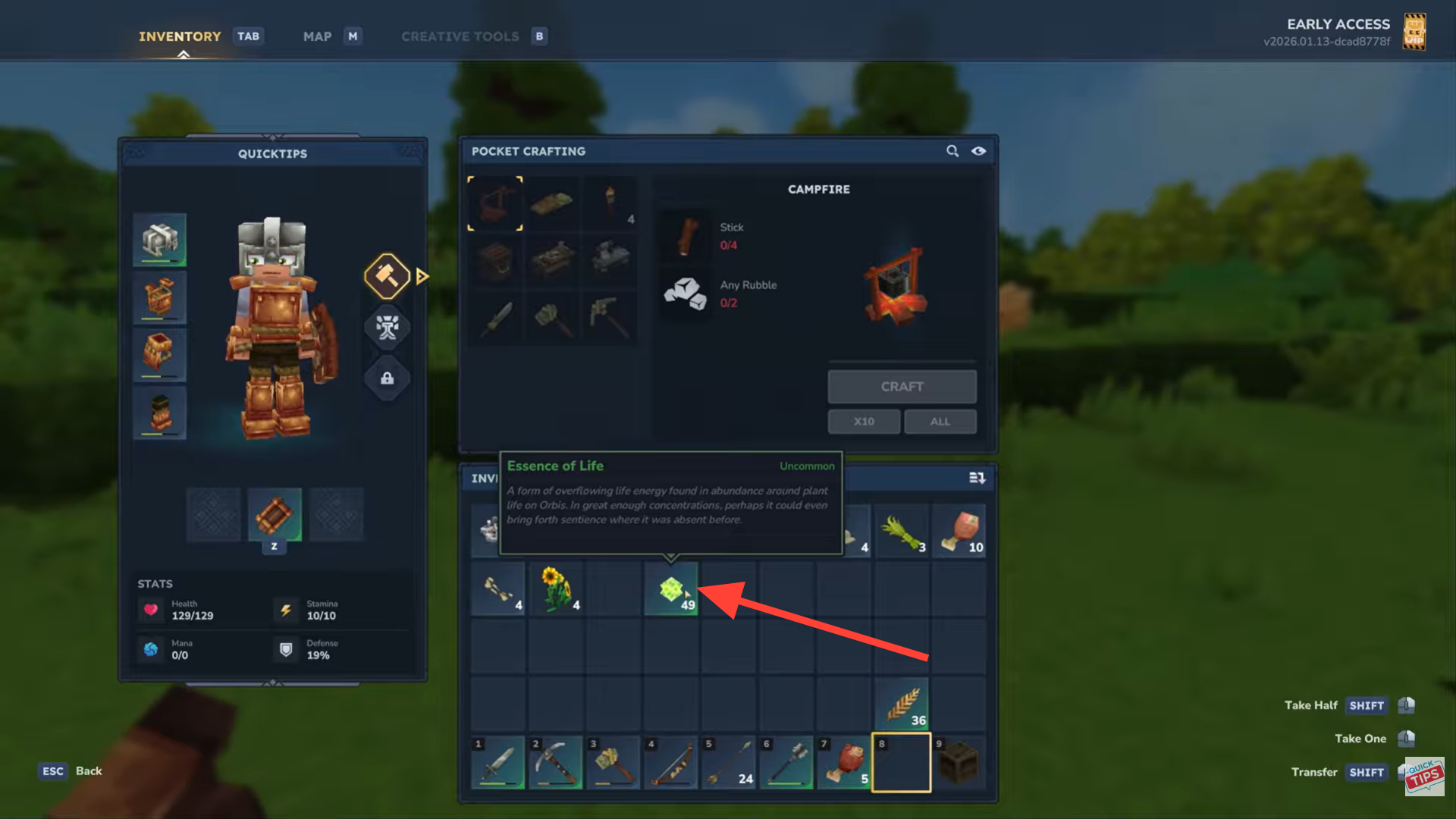Click the X10 crafting button

863,421
